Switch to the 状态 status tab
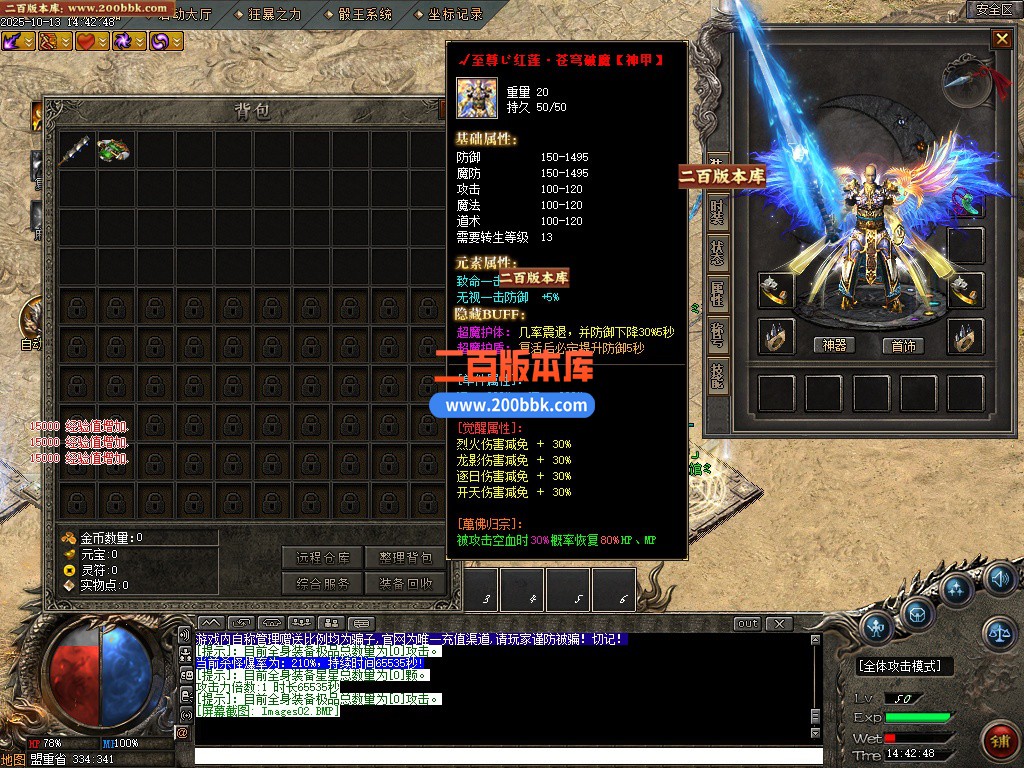This screenshot has height=768, width=1024. [718, 252]
